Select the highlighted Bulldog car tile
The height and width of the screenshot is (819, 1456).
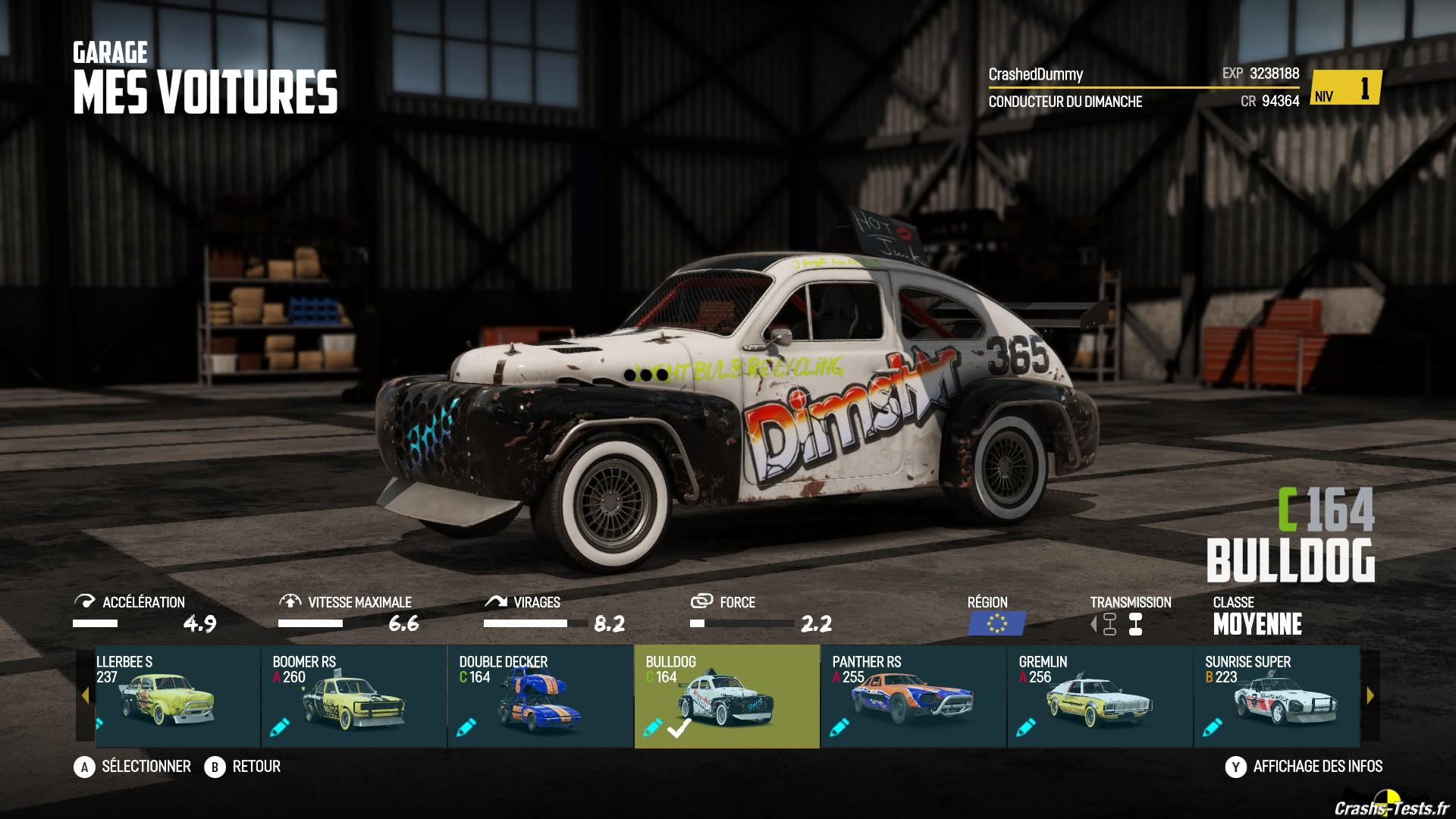726,696
